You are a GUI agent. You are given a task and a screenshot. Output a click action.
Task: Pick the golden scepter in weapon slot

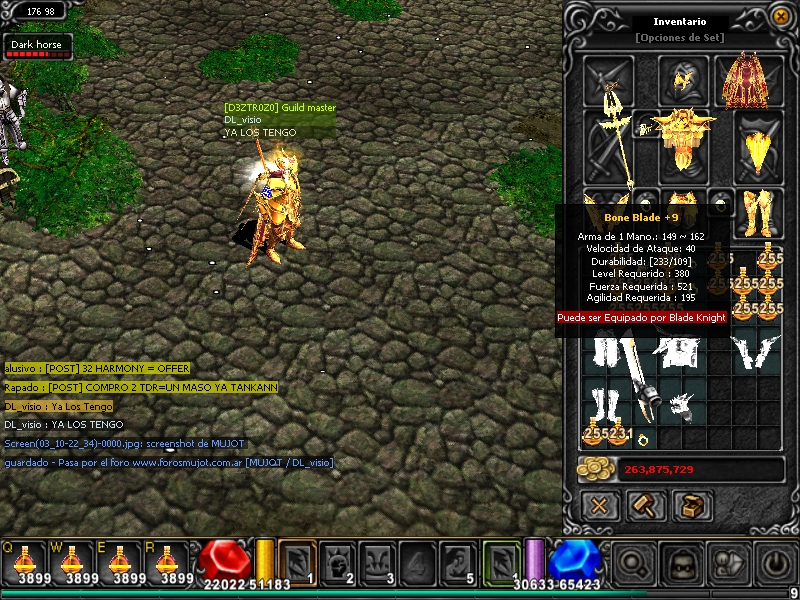[609, 145]
